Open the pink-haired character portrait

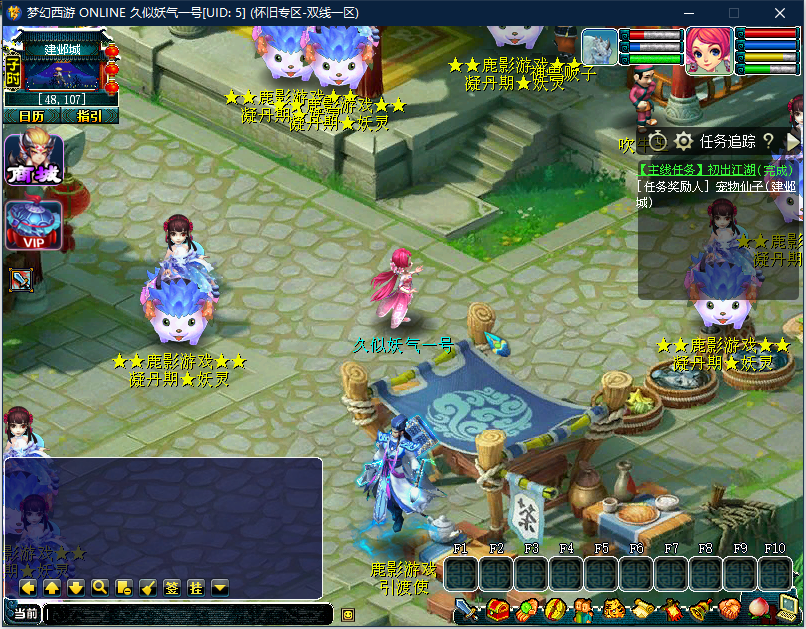click(x=708, y=49)
